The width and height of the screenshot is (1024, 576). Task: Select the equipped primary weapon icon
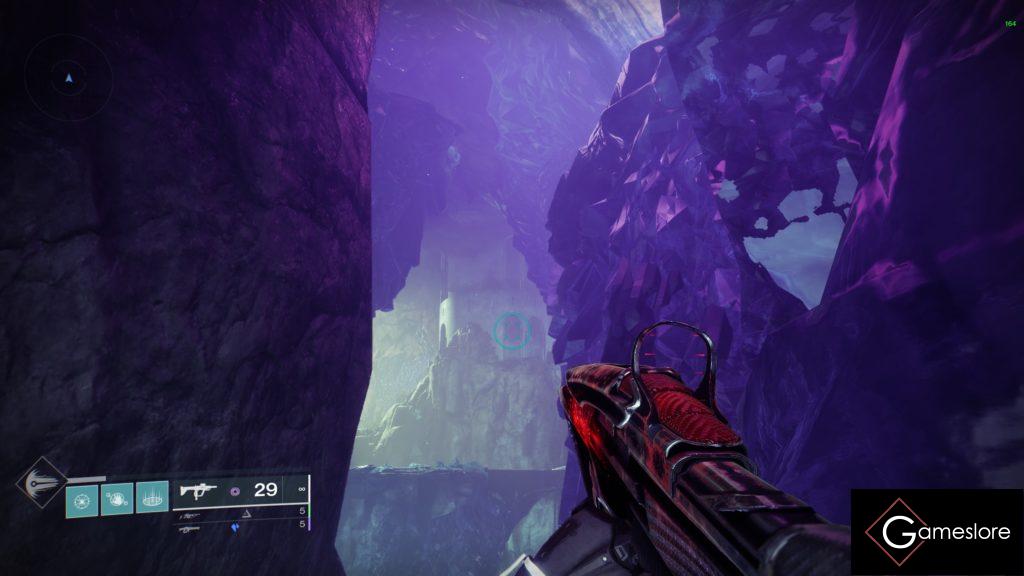(198, 491)
